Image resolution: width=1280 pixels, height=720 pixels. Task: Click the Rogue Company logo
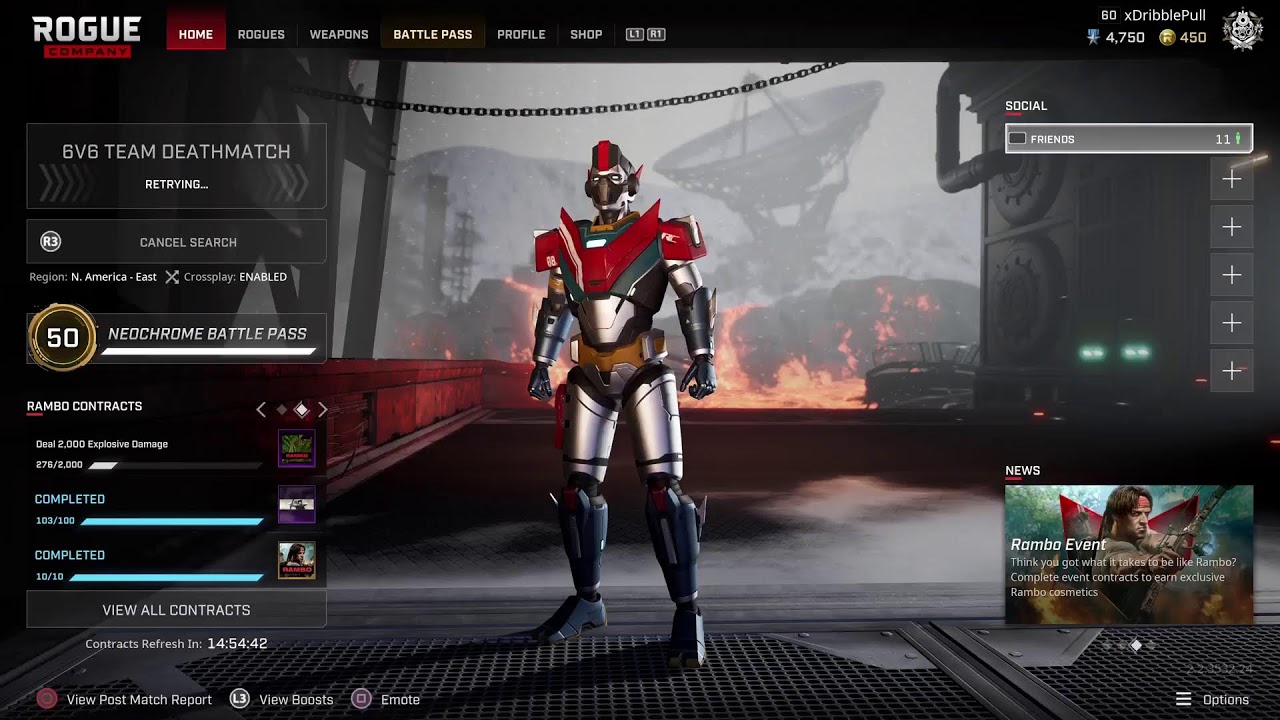coord(86,36)
